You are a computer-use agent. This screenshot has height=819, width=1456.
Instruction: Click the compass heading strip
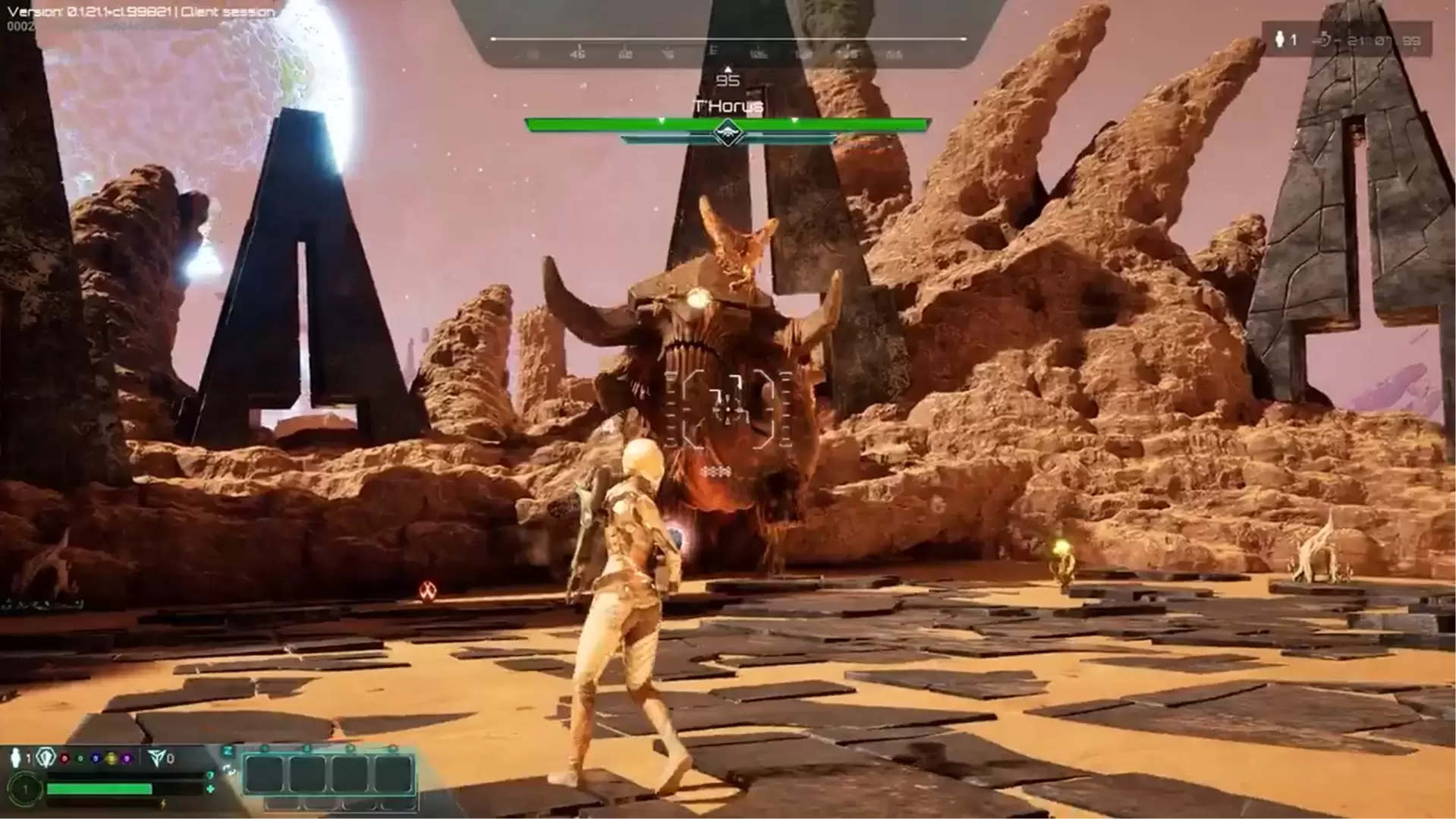(727, 53)
